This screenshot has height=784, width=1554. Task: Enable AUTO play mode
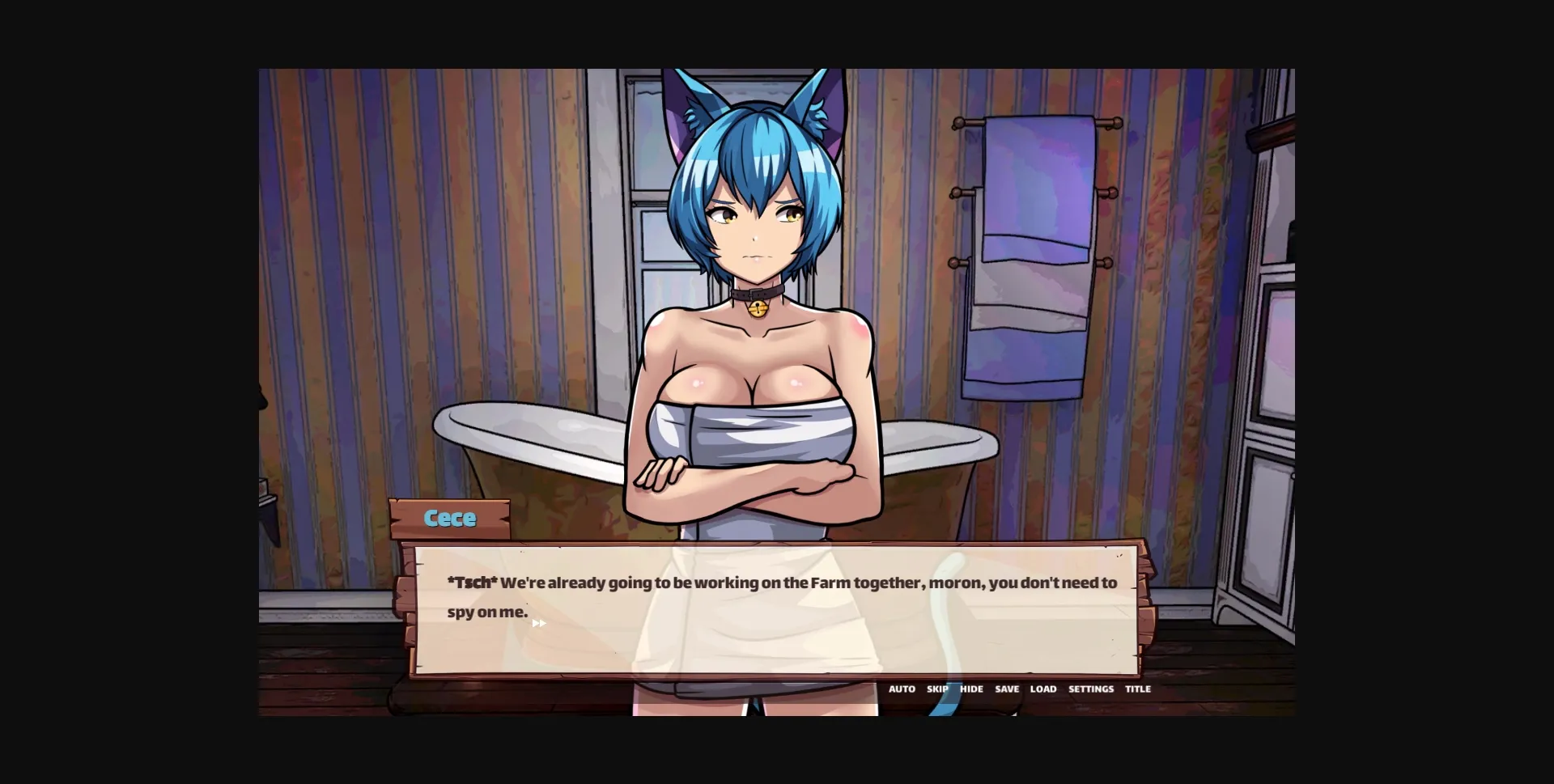[x=902, y=689]
